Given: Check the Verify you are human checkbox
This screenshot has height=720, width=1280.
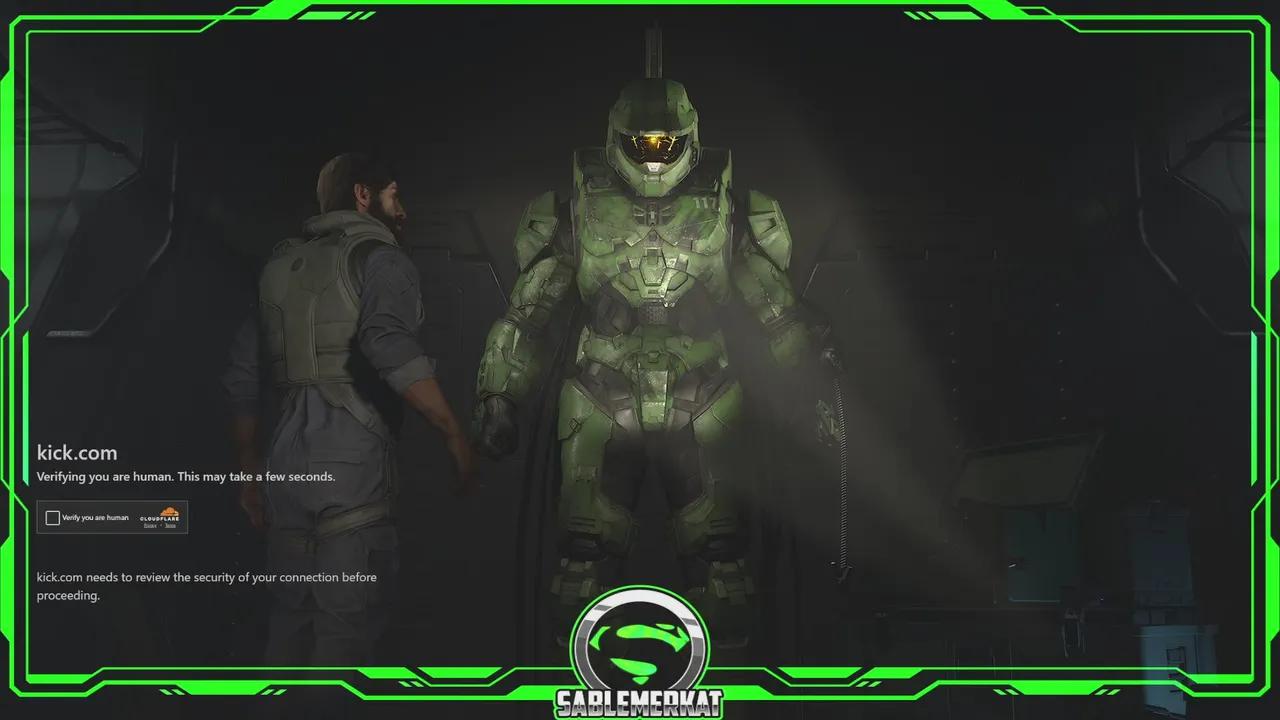Looking at the screenshot, I should click(x=53, y=517).
